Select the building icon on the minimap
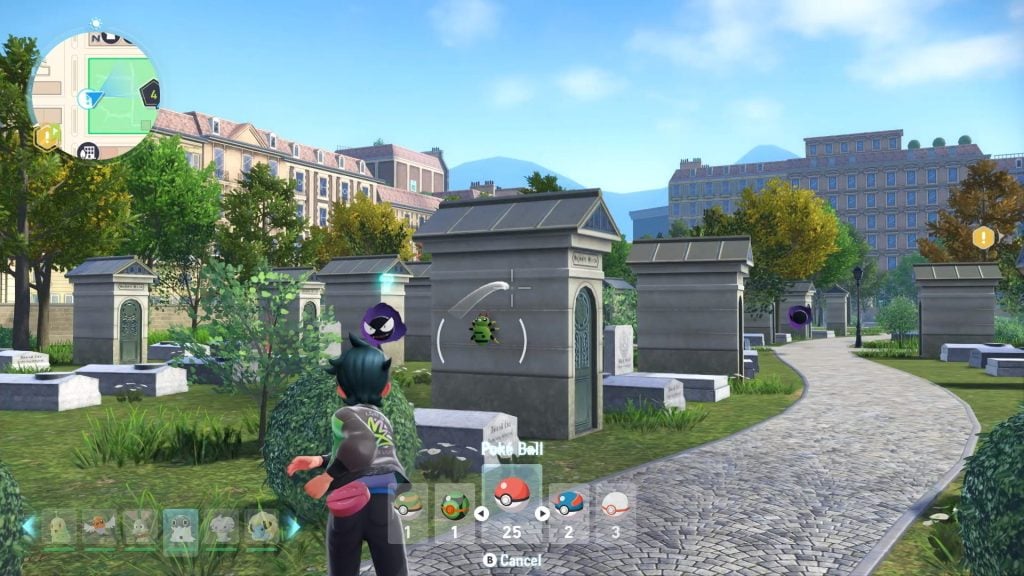This screenshot has width=1024, height=576. (x=89, y=152)
